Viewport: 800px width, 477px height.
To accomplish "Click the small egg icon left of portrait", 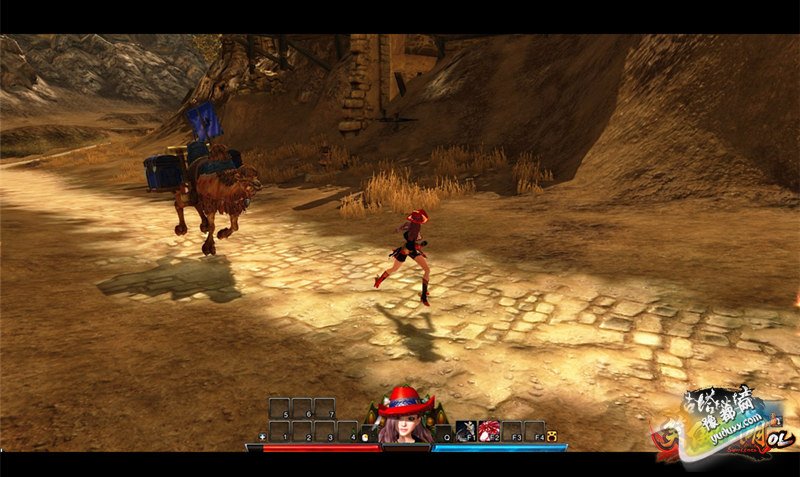I will 366,436.
